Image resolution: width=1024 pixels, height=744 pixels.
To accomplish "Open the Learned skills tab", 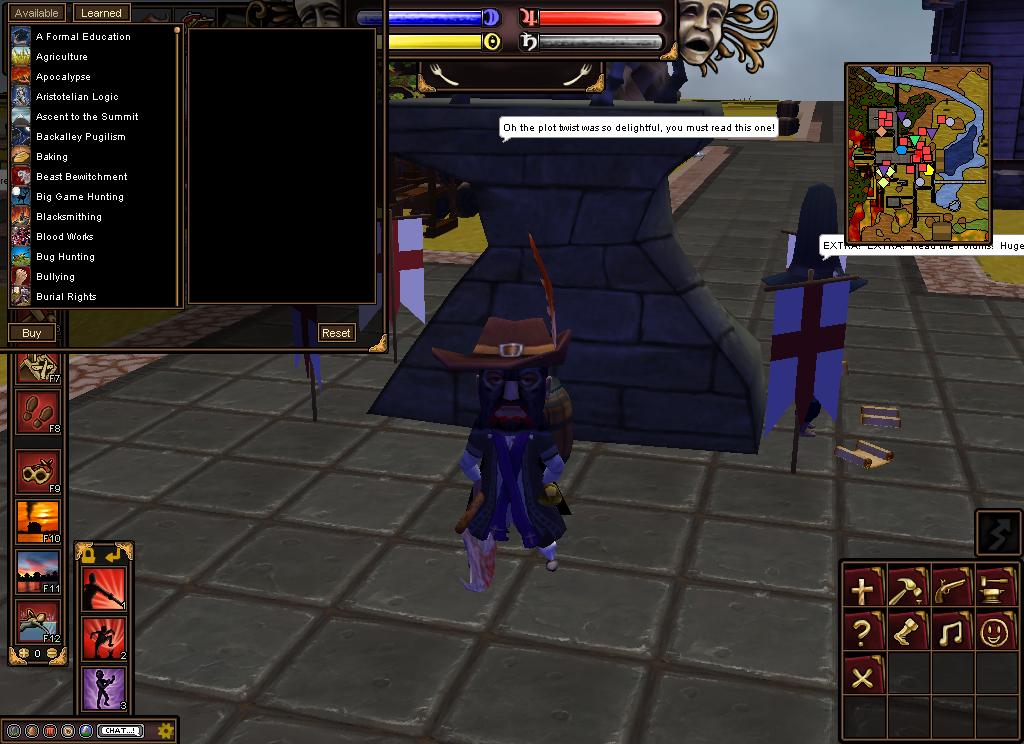I will click(x=100, y=13).
